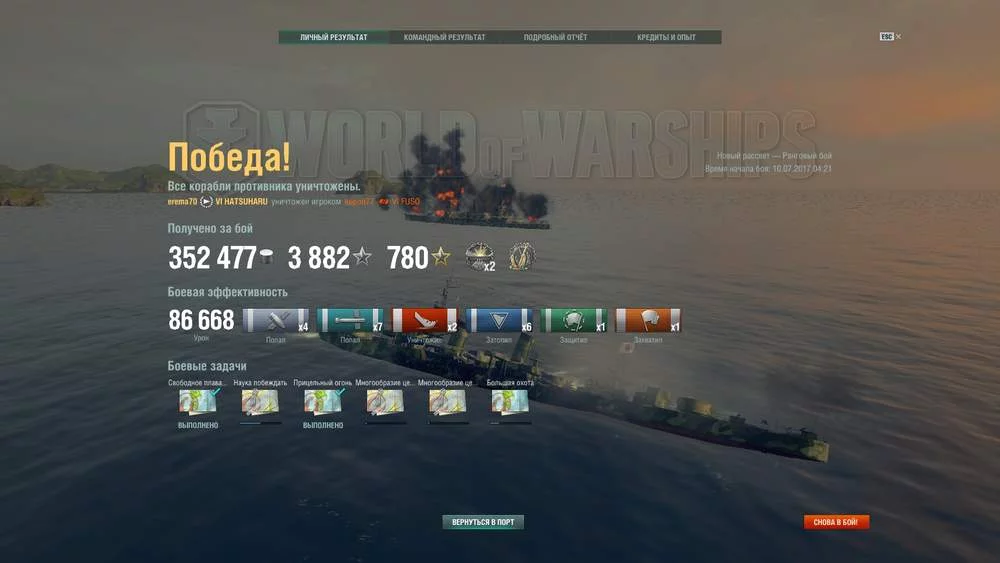Inspect the green Защитил ribbon
The height and width of the screenshot is (563, 1000).
click(x=573, y=321)
